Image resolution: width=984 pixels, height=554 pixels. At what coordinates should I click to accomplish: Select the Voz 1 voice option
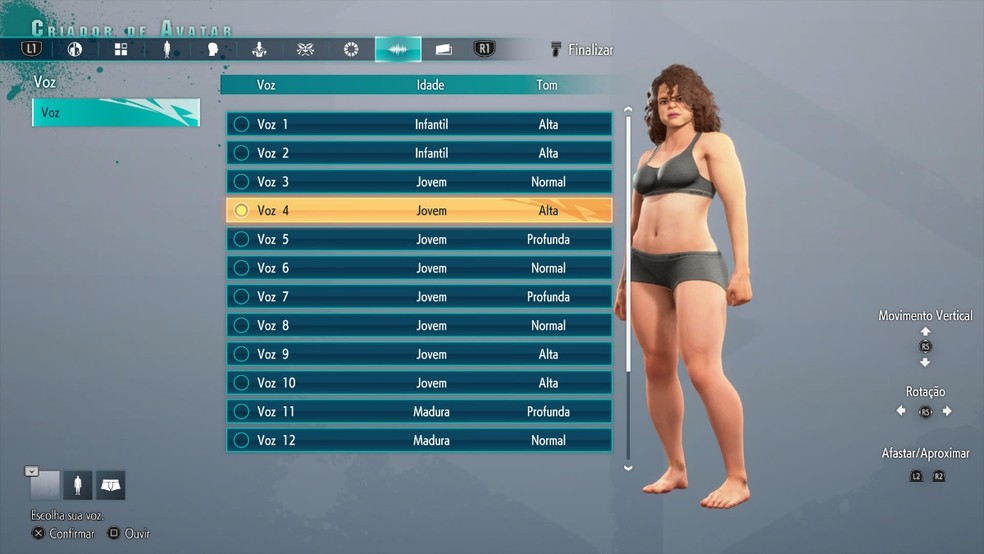(x=418, y=124)
